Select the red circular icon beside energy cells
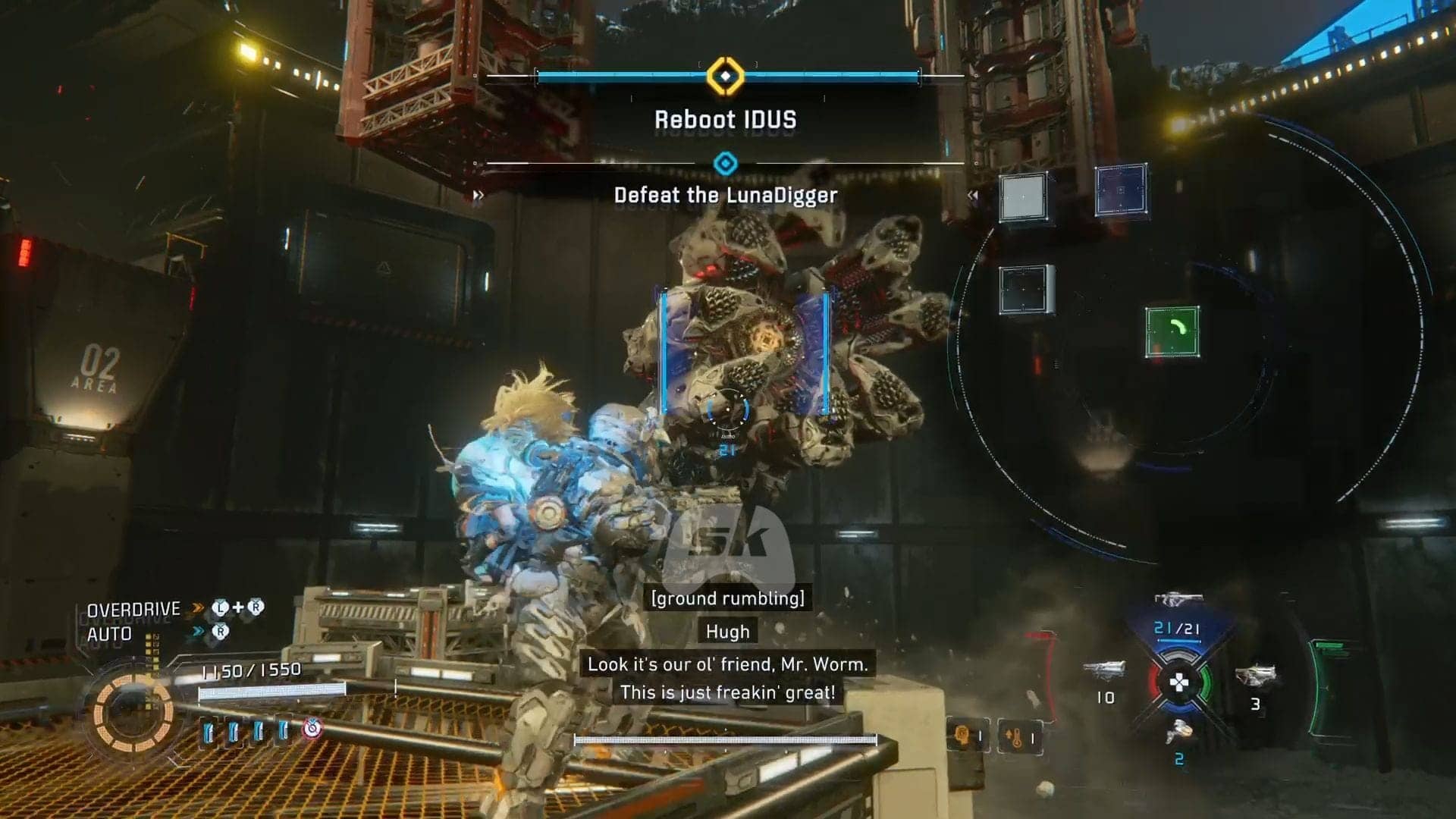The height and width of the screenshot is (819, 1456). (x=312, y=729)
